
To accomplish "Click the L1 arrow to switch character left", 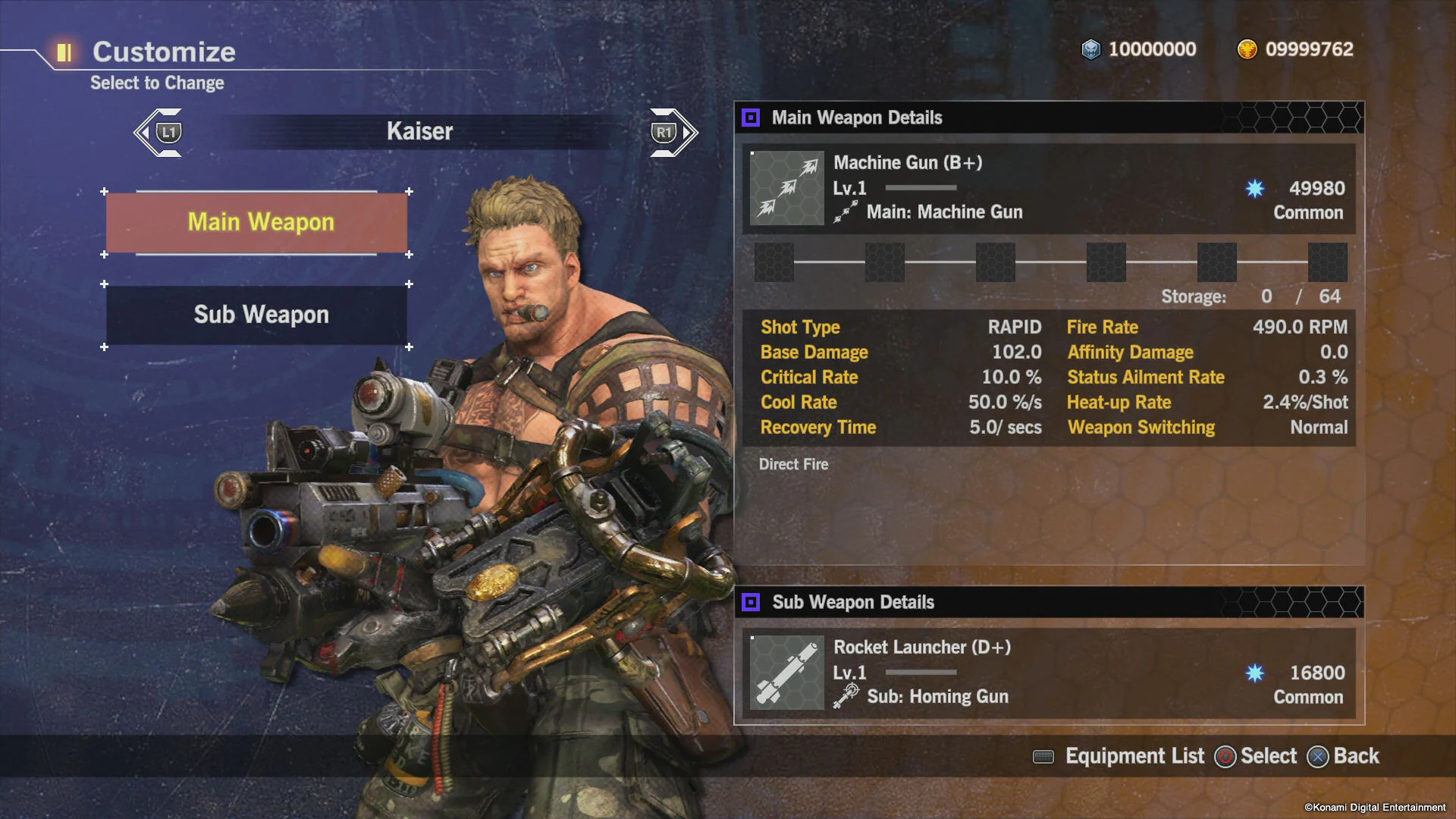I will coord(159,131).
